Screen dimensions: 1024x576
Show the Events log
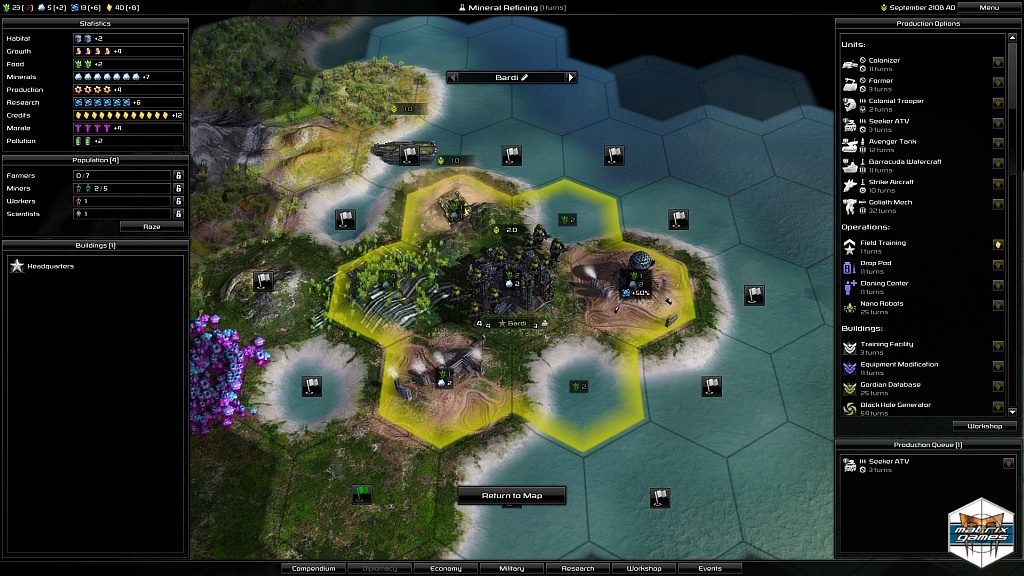pyautogui.click(x=710, y=569)
